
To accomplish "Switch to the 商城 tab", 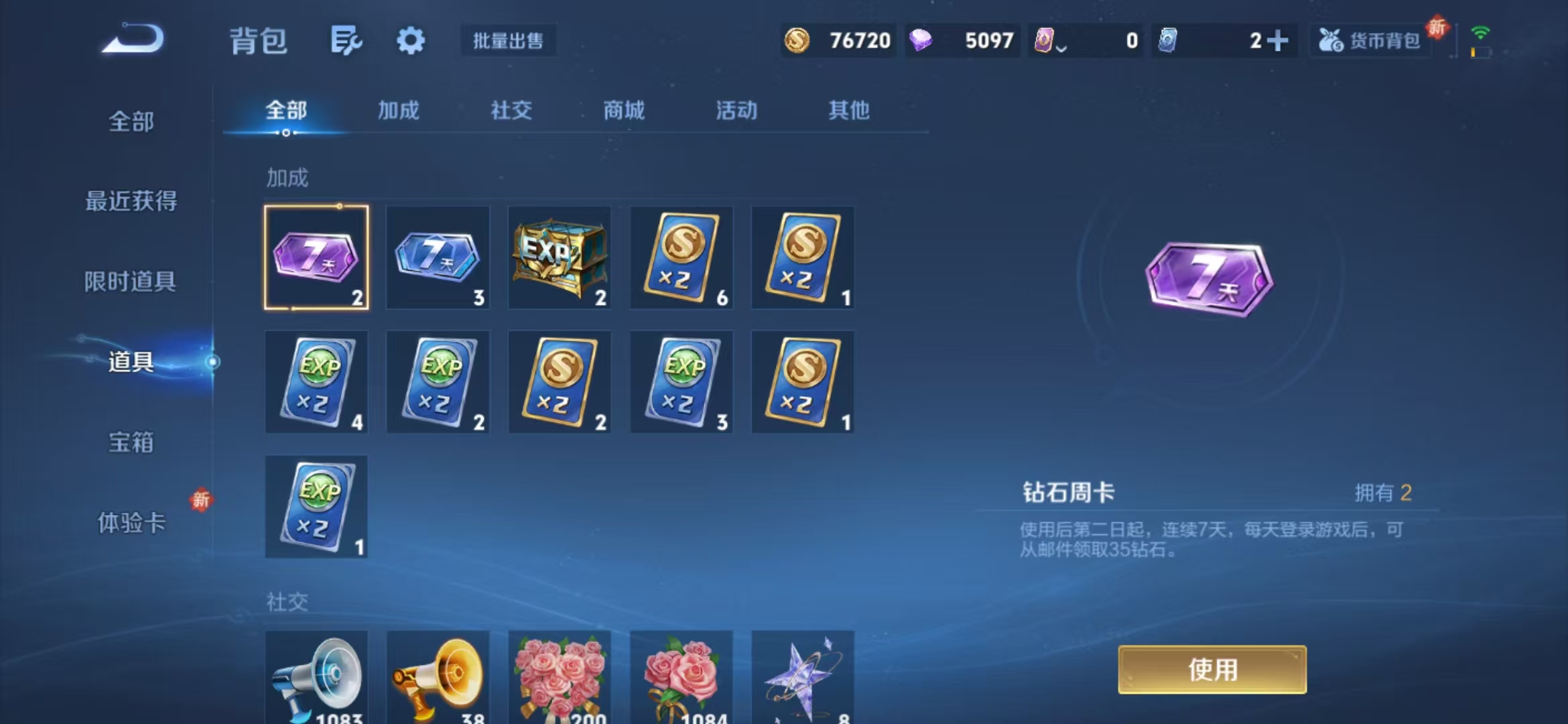I will [626, 111].
